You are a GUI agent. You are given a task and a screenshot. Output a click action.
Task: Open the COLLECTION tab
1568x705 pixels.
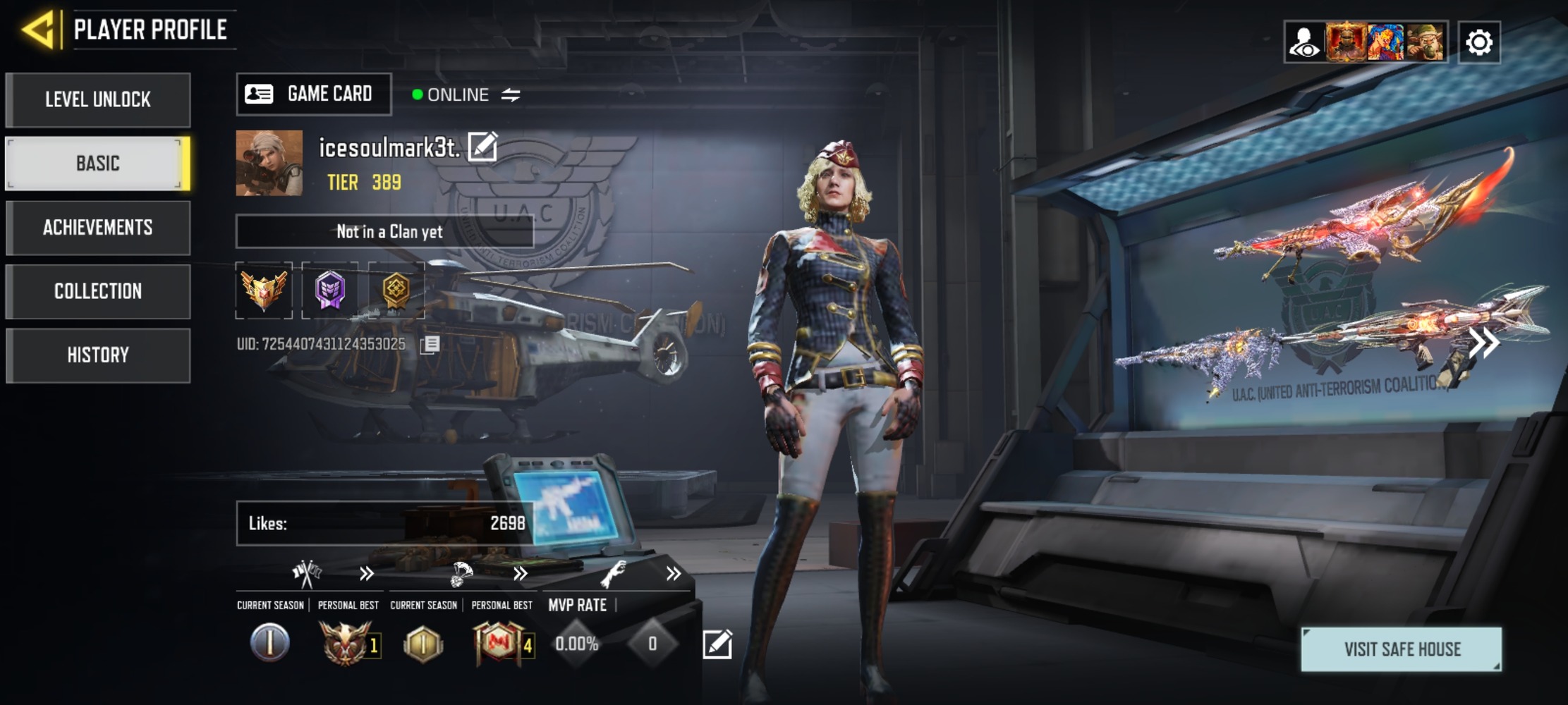[98, 290]
